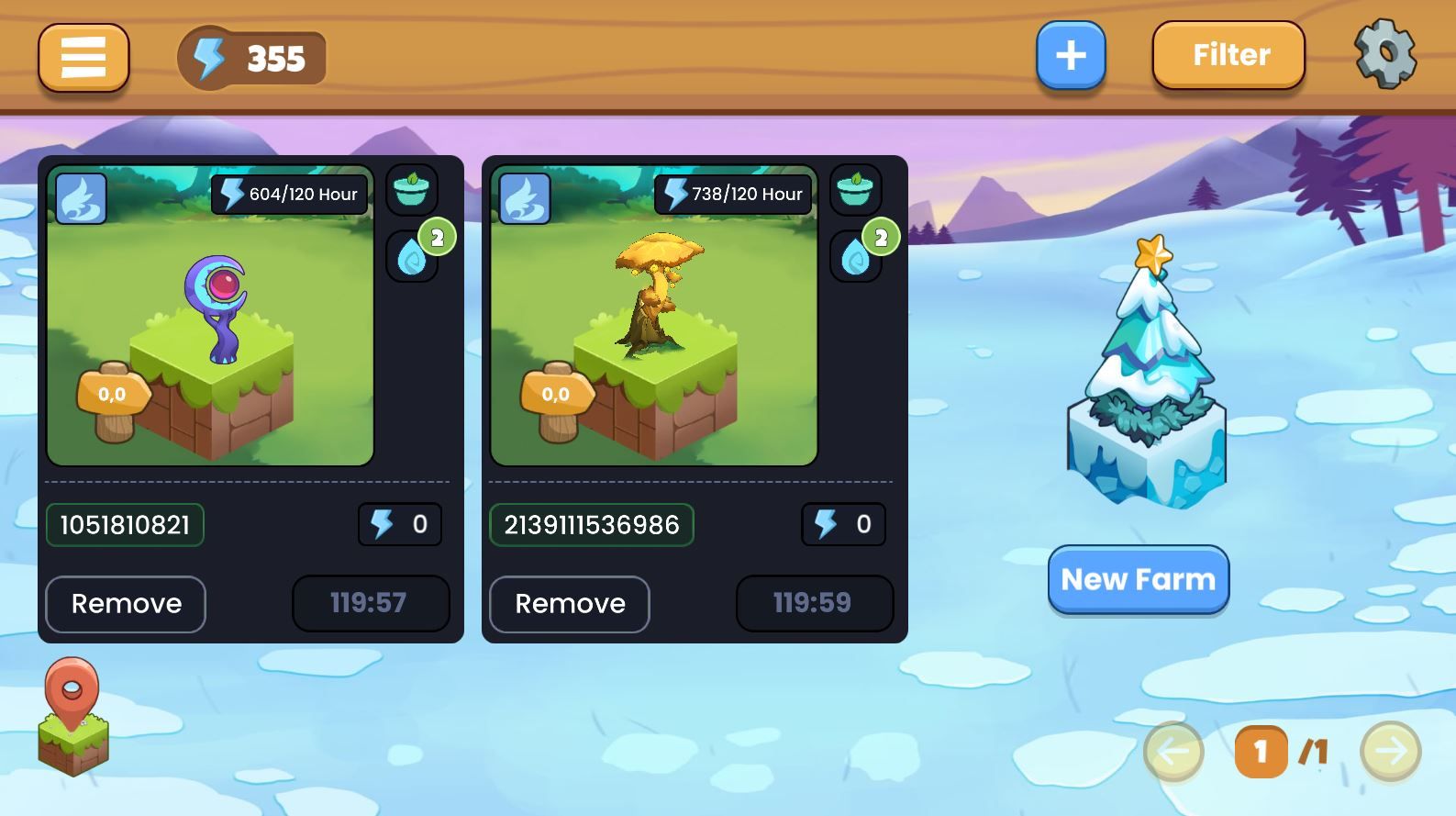Click the 119:57 timer button
Viewport: 1456px width, 816px height.
pyautogui.click(x=371, y=603)
